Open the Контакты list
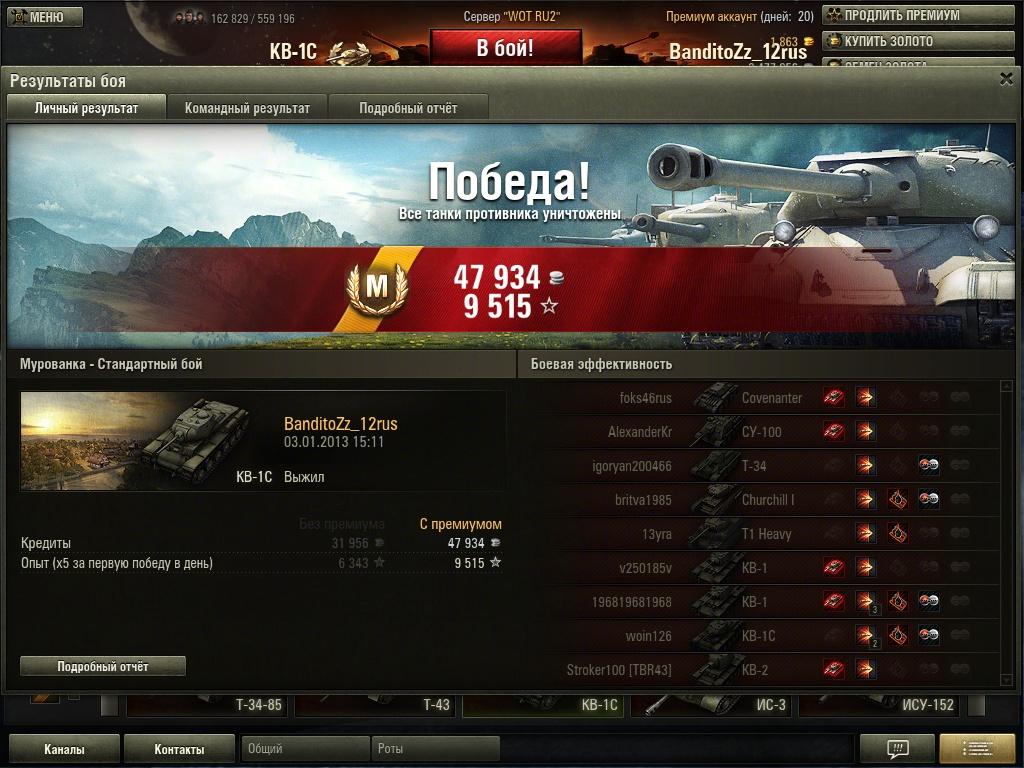Viewport: 1024px width, 768px height. (x=179, y=749)
